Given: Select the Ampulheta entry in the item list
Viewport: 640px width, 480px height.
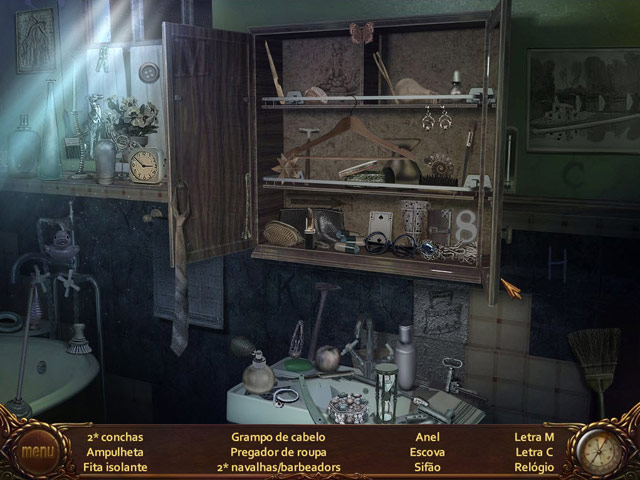Looking at the screenshot, I should point(114,452).
